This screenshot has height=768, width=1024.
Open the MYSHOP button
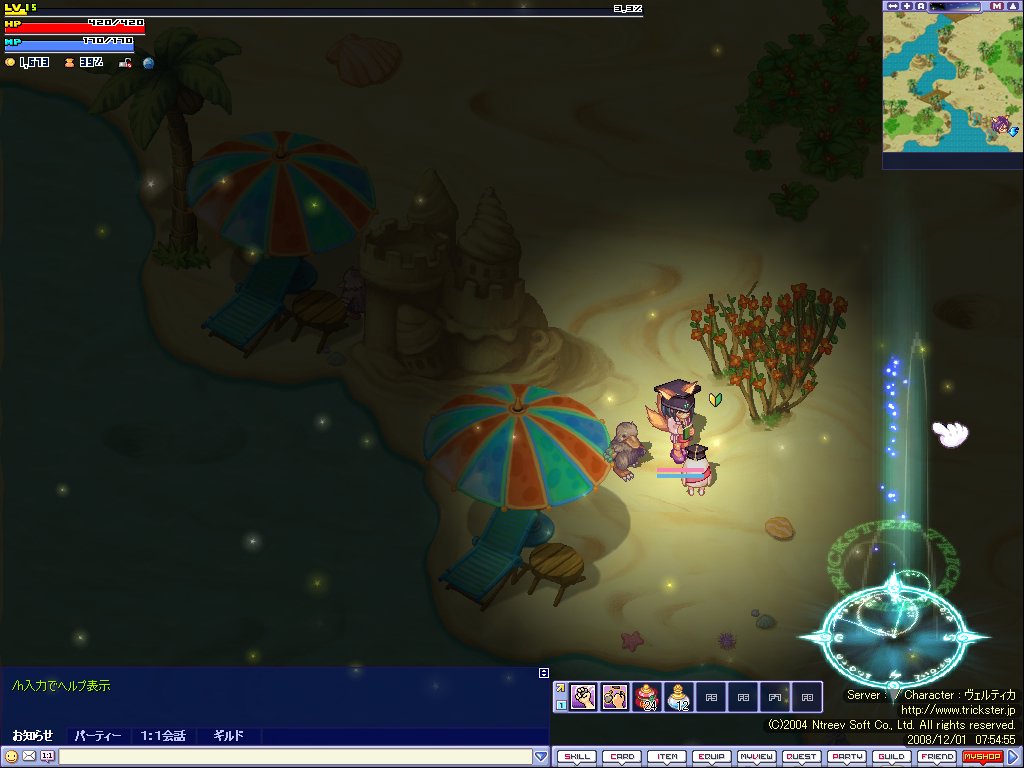point(982,757)
